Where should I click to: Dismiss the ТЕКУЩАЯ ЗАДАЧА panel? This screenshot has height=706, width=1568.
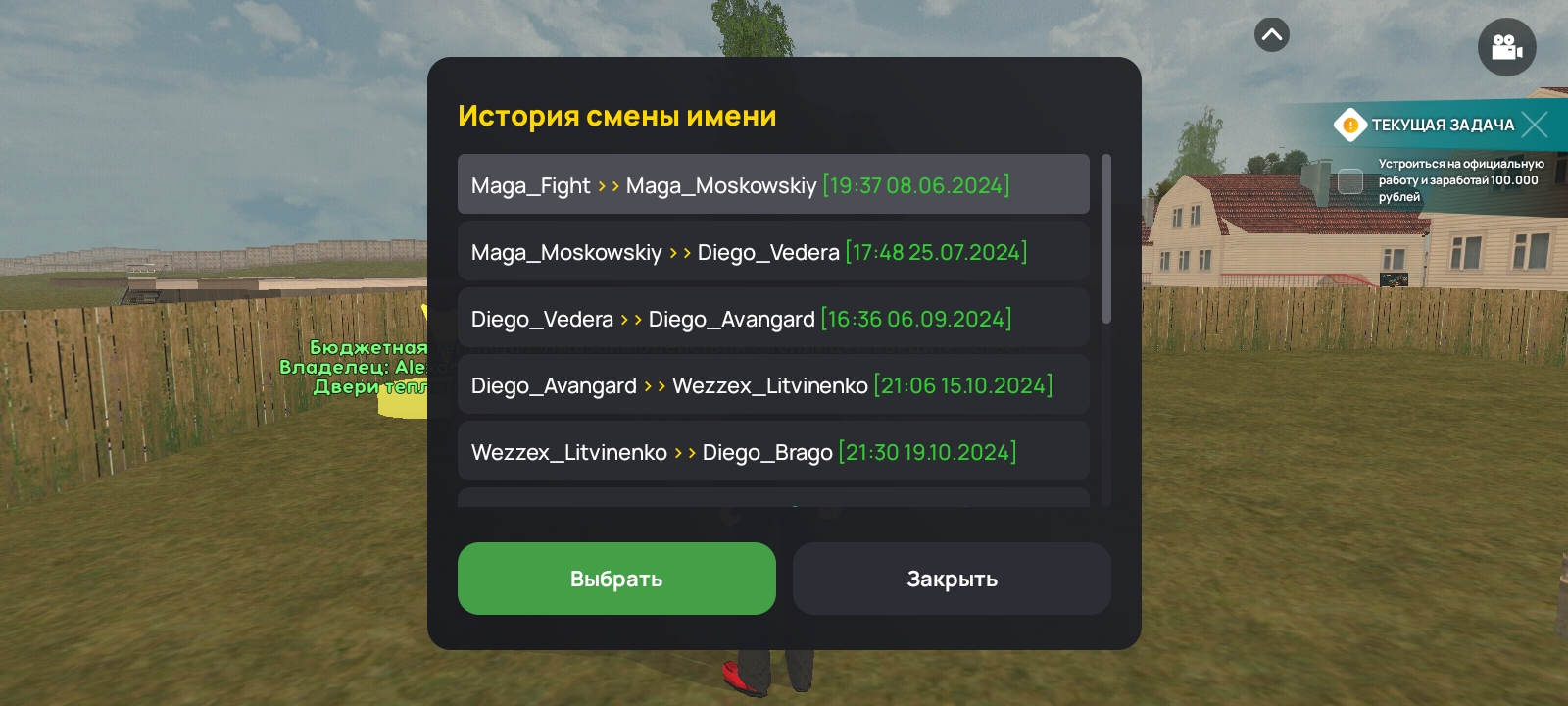(x=1535, y=125)
